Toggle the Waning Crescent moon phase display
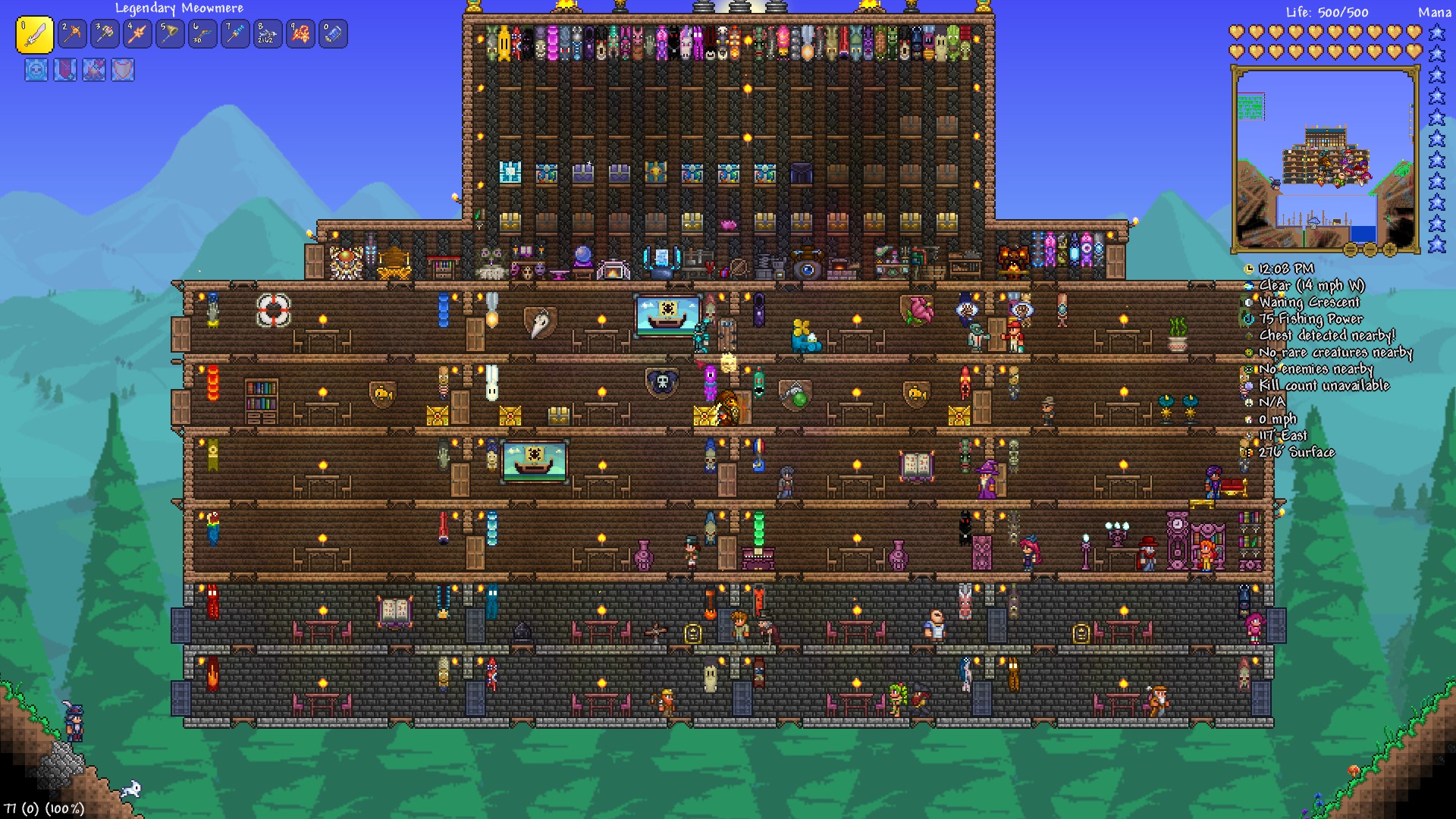Image resolution: width=1456 pixels, height=819 pixels. tap(1248, 303)
